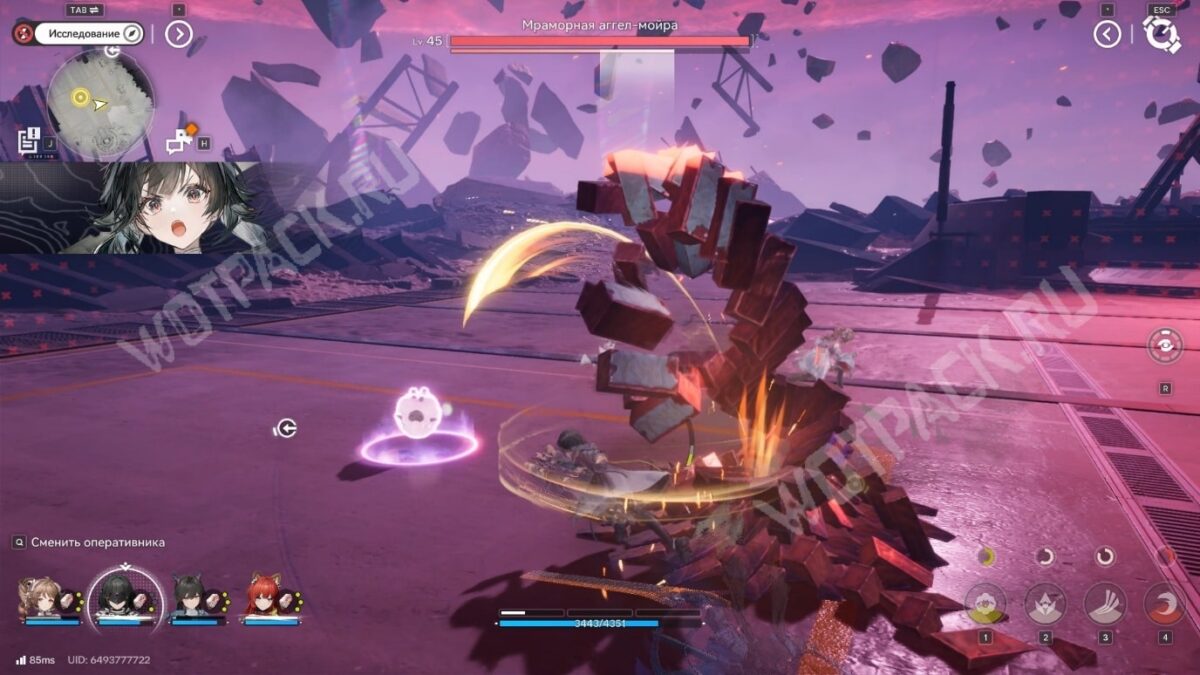Use skill 4 with the red swirl icon
The width and height of the screenshot is (1200, 675).
[1164, 603]
